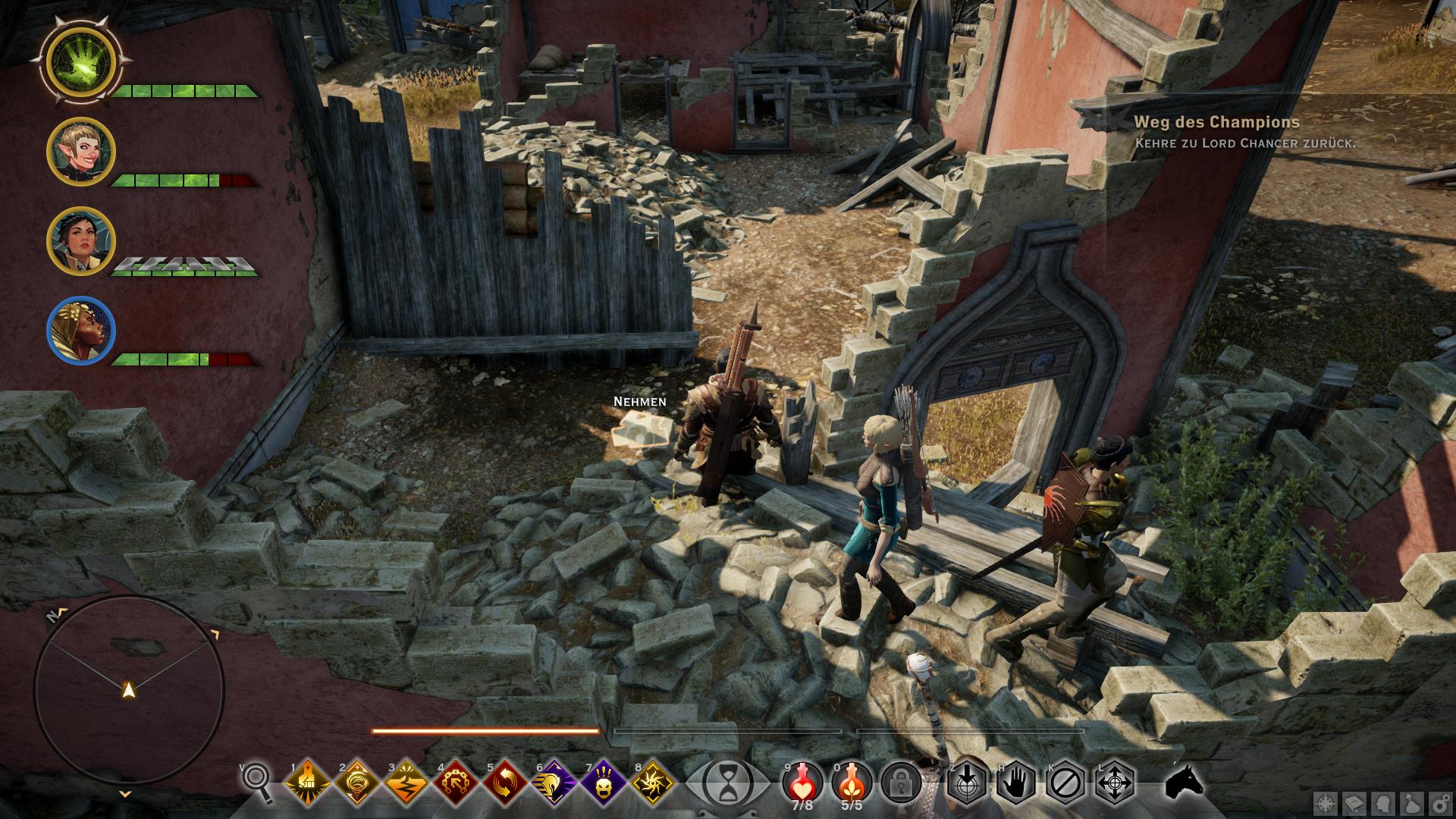Select the Inquisitor's glowing hand portrait

point(80,62)
